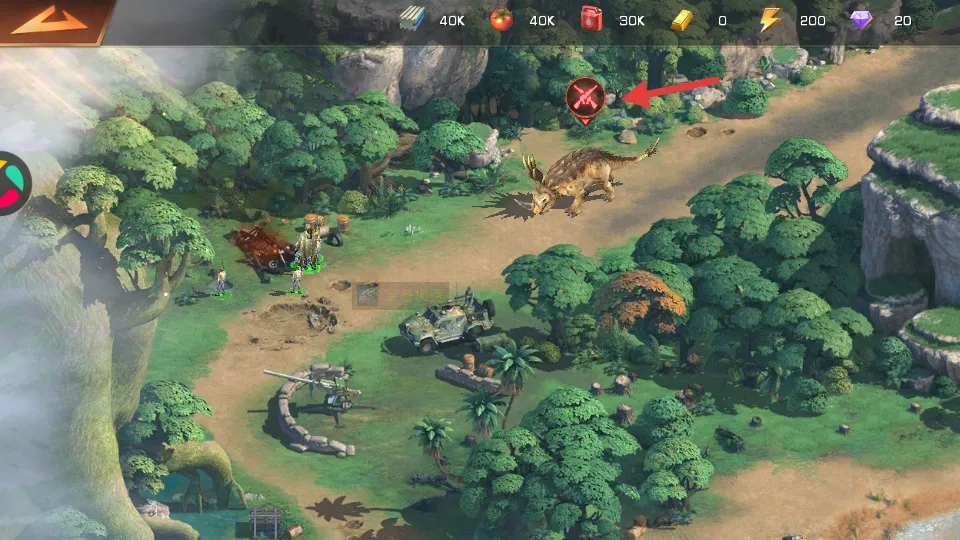The image size is (960, 540).
Task: Tap the red fuel can resource icon
Action: click(x=592, y=20)
